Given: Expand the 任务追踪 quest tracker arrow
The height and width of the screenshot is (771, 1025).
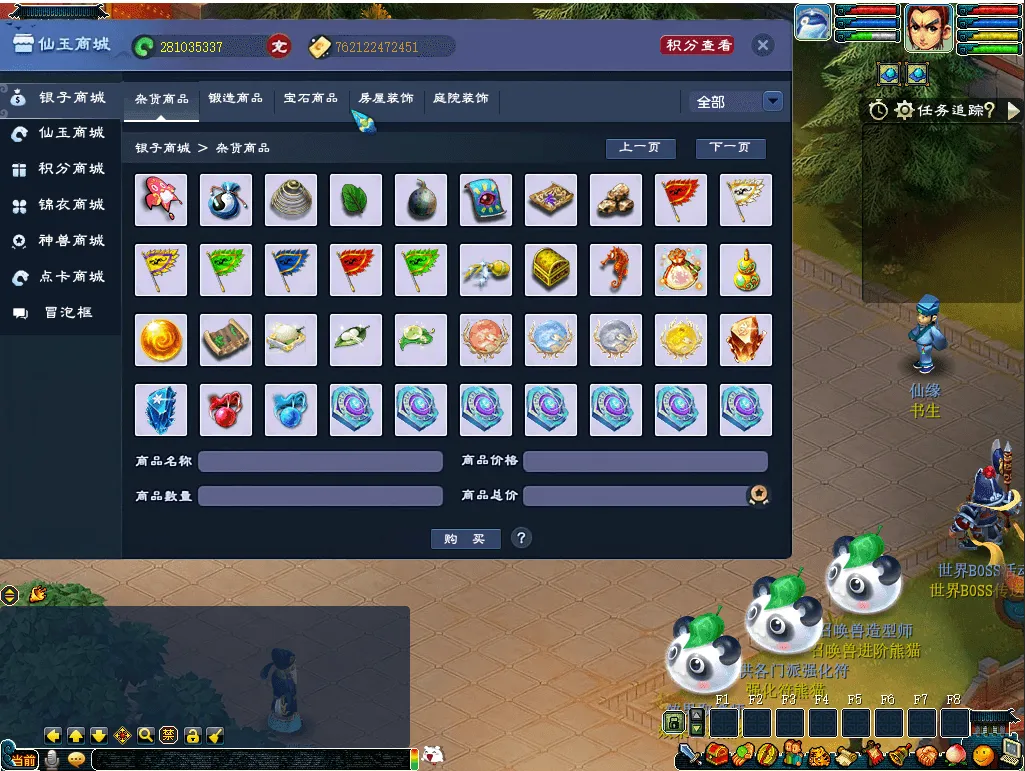Looking at the screenshot, I should coord(1014,111).
